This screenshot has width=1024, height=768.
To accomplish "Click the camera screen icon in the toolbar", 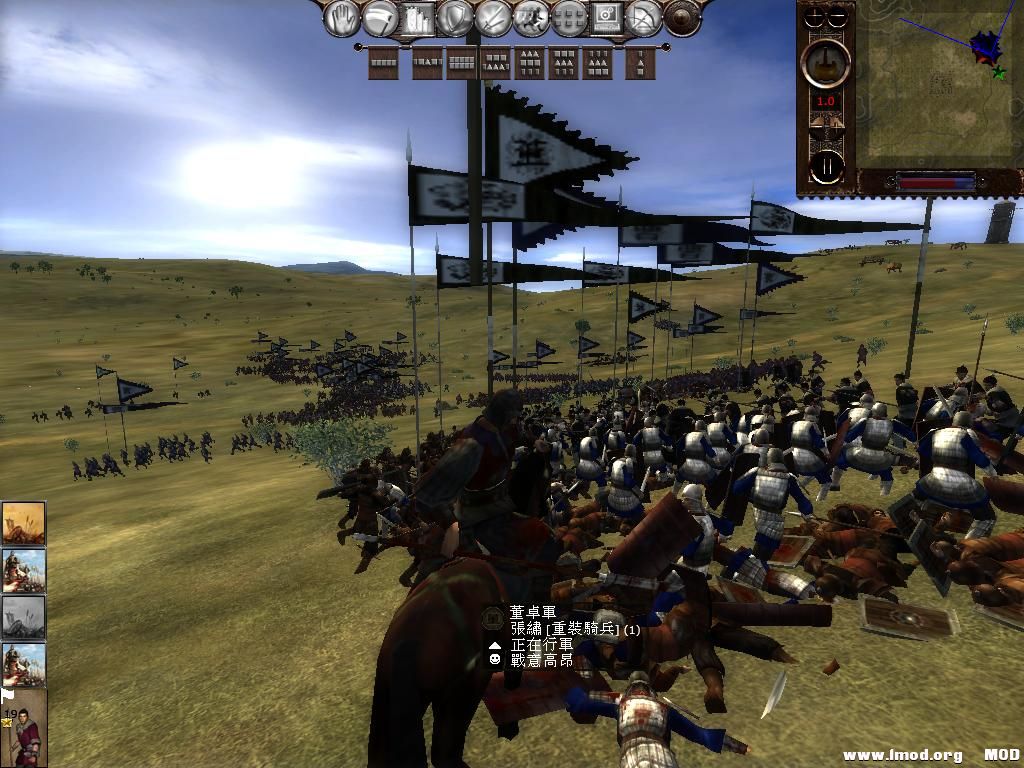I will (607, 18).
